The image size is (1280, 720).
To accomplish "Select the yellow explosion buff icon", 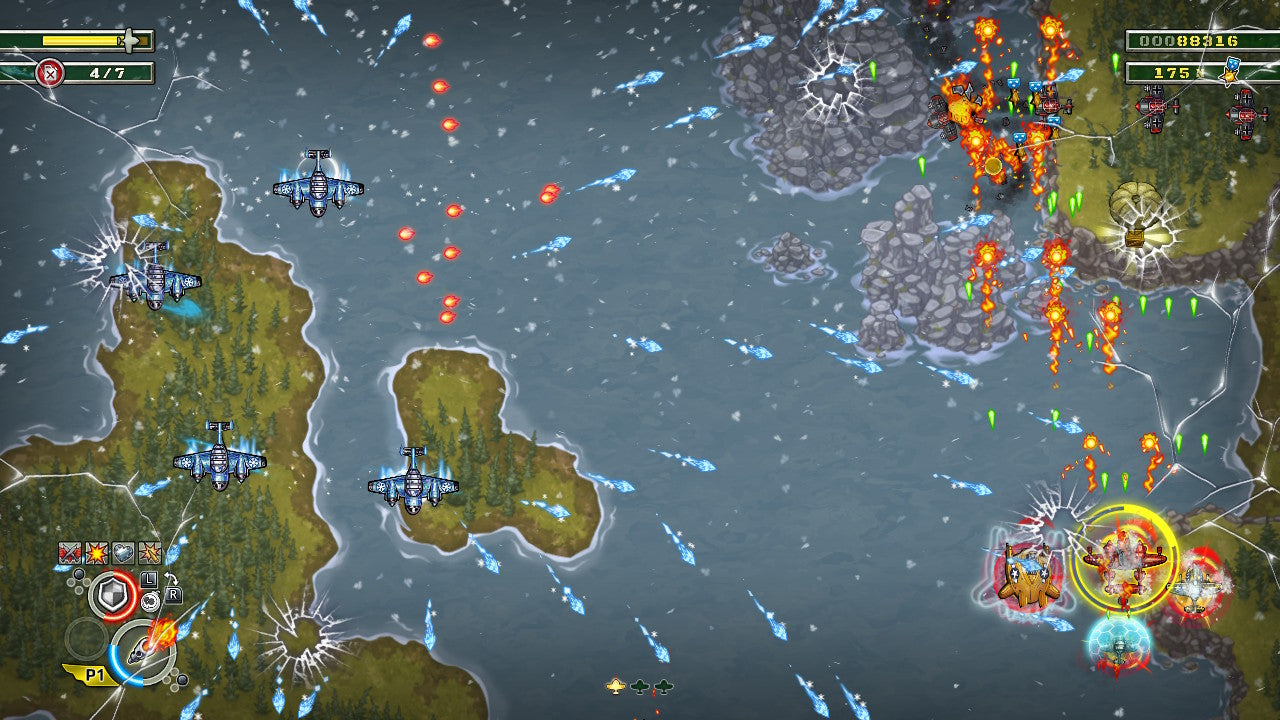I will 96,553.
